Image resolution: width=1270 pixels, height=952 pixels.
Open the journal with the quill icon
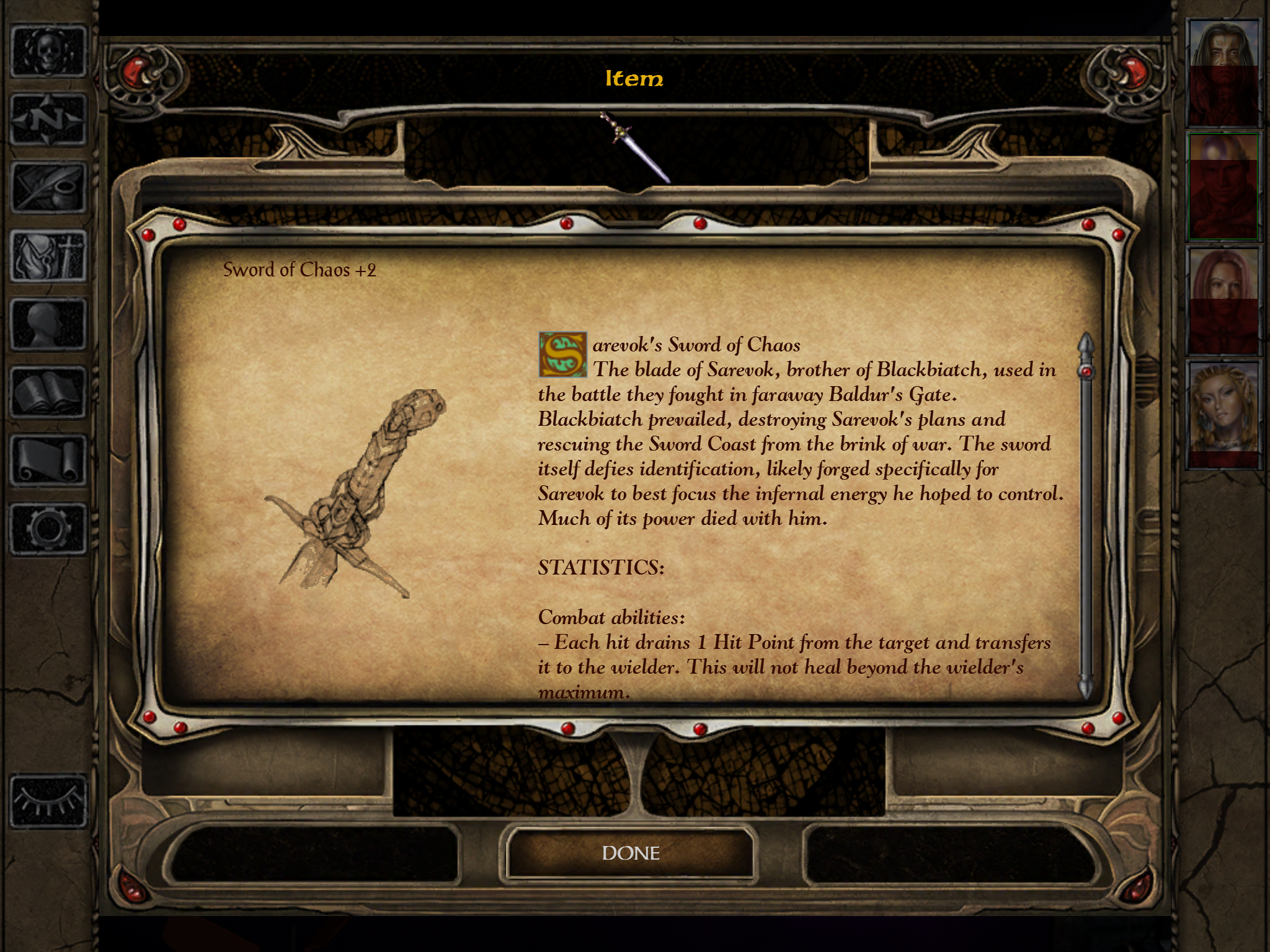click(48, 188)
